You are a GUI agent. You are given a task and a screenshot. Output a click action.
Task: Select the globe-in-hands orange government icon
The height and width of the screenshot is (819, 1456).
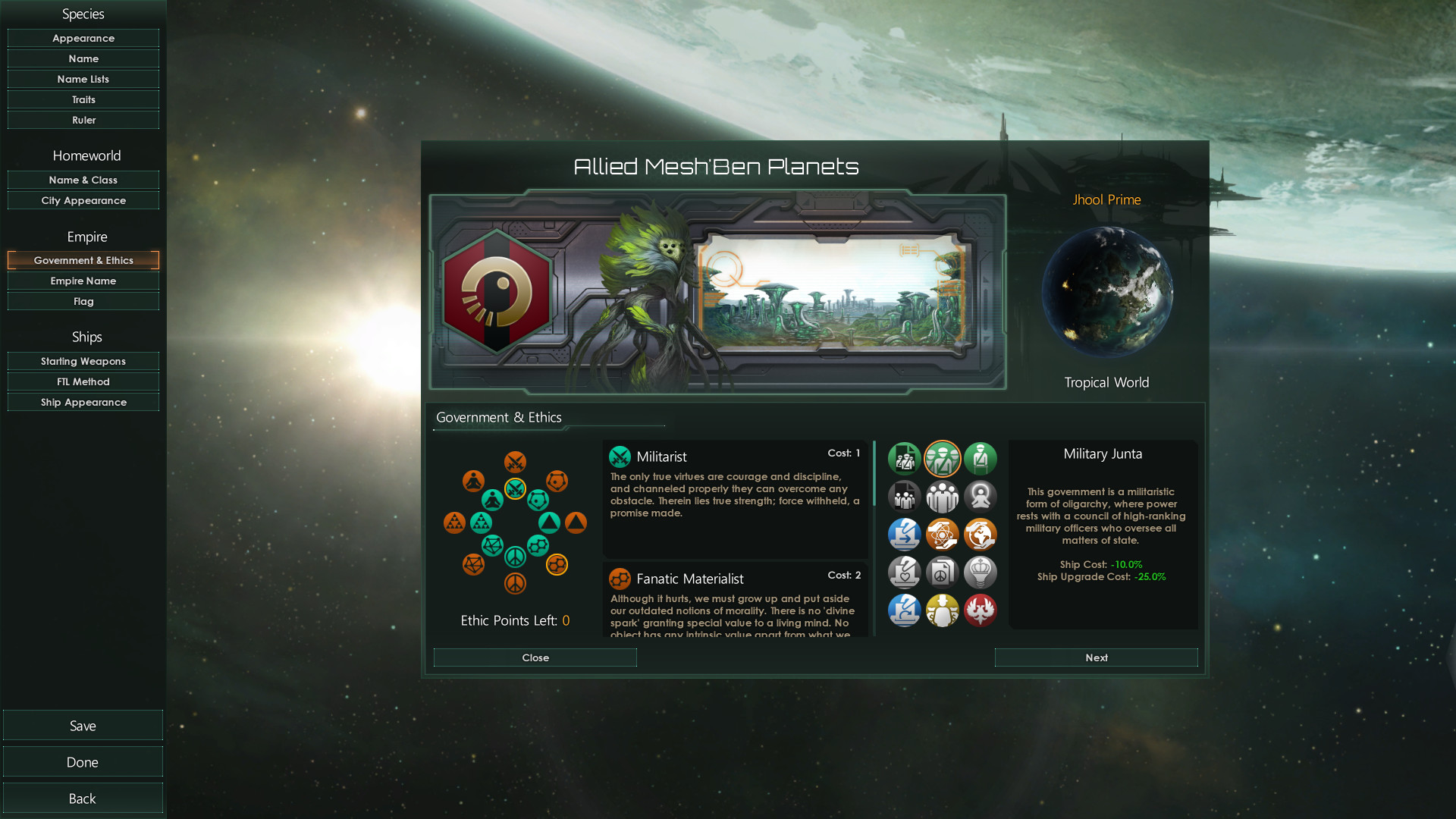pyautogui.click(x=979, y=534)
